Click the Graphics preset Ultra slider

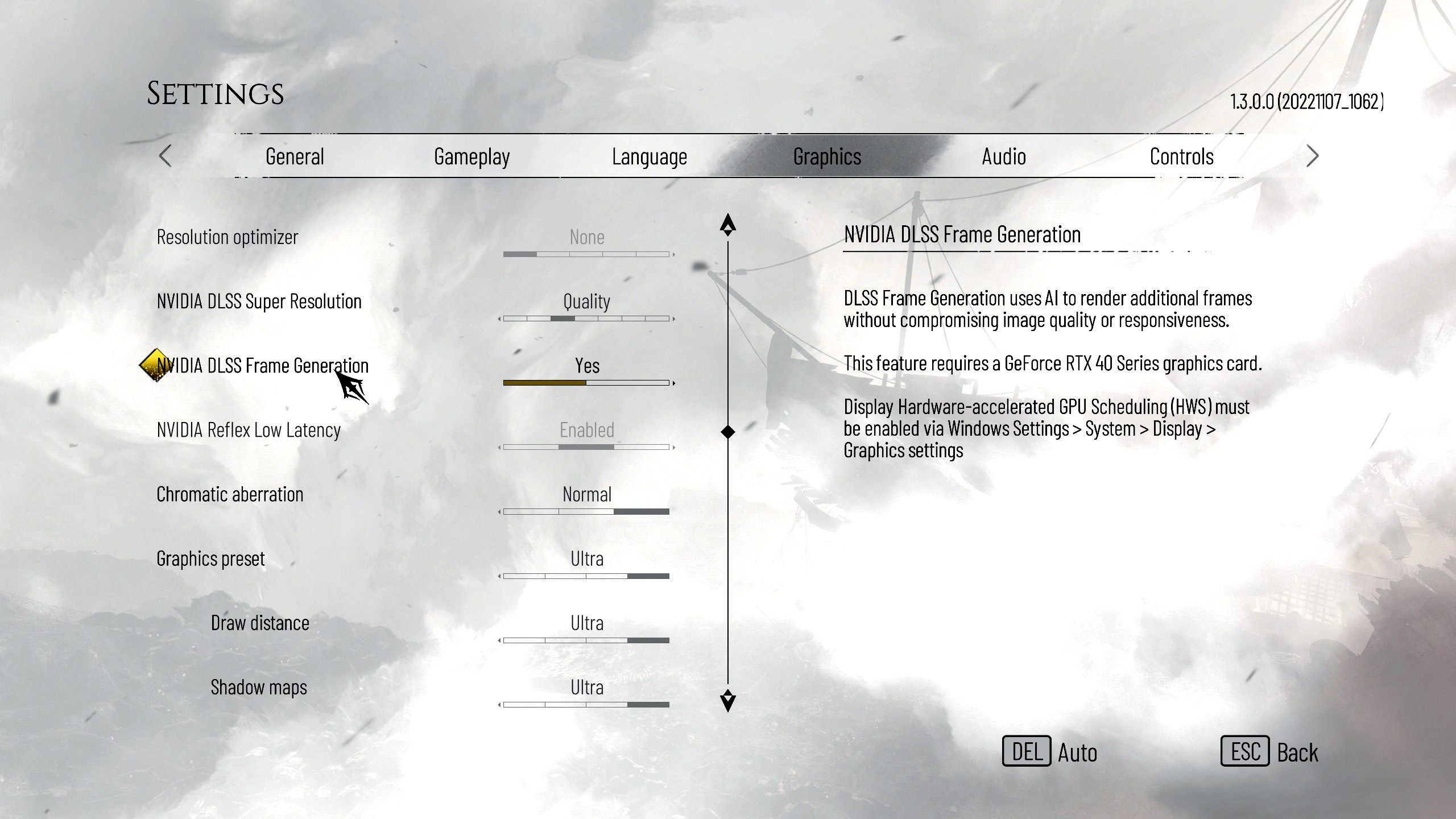coord(586,576)
